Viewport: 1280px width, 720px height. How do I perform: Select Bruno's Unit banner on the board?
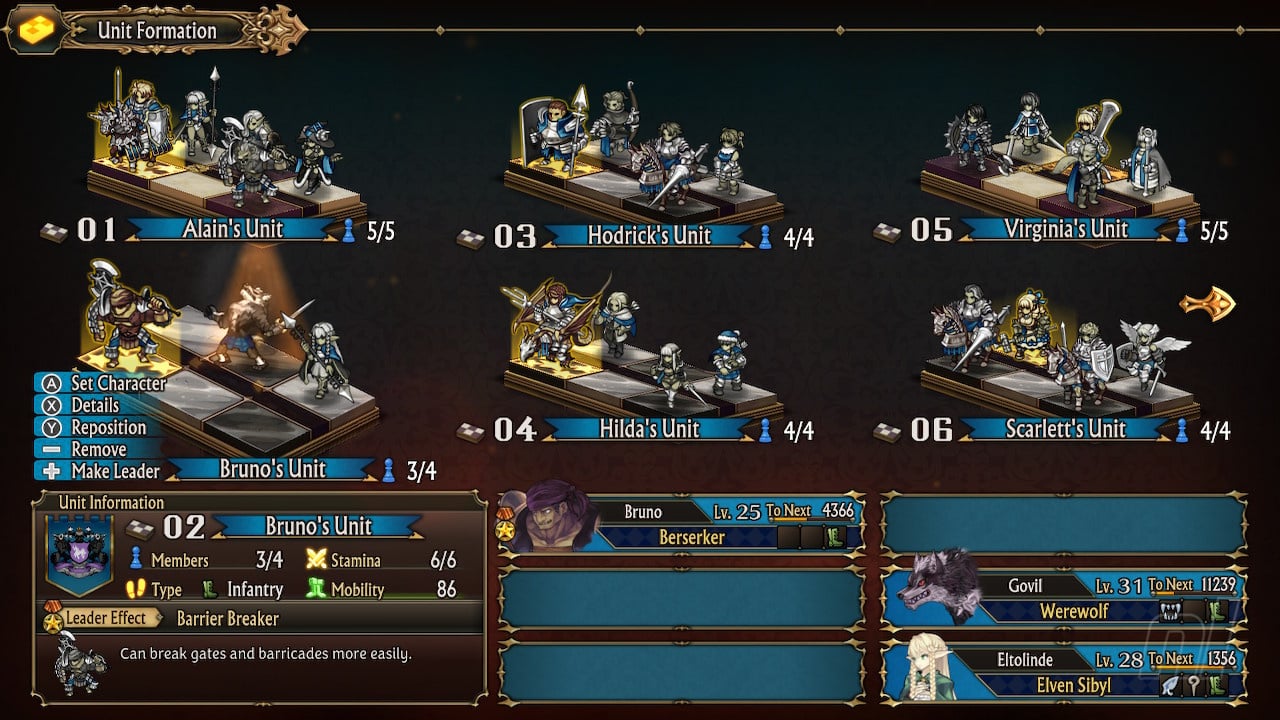pyautogui.click(x=272, y=469)
